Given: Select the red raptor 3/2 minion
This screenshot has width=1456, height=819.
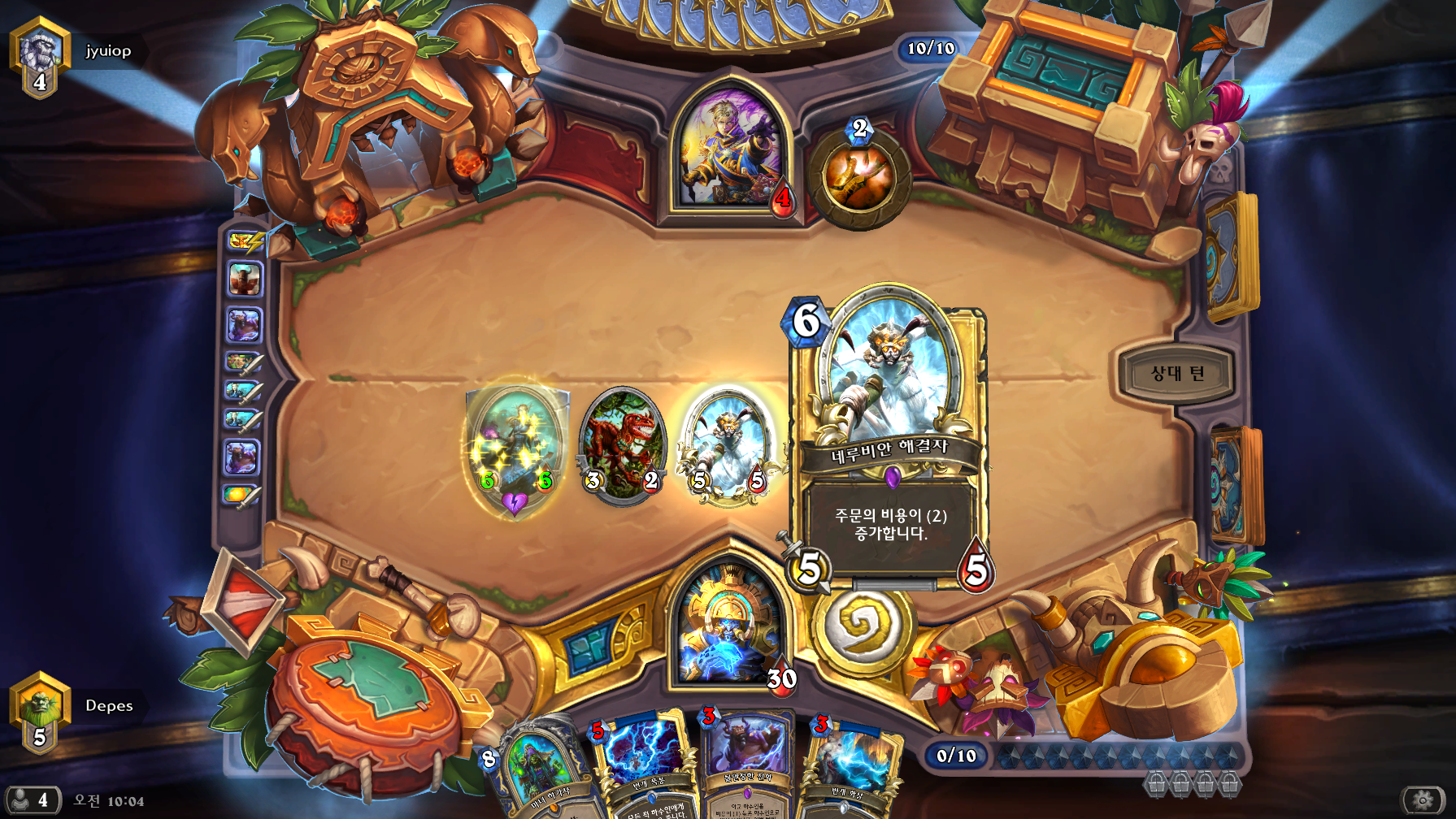Looking at the screenshot, I should click(623, 444).
